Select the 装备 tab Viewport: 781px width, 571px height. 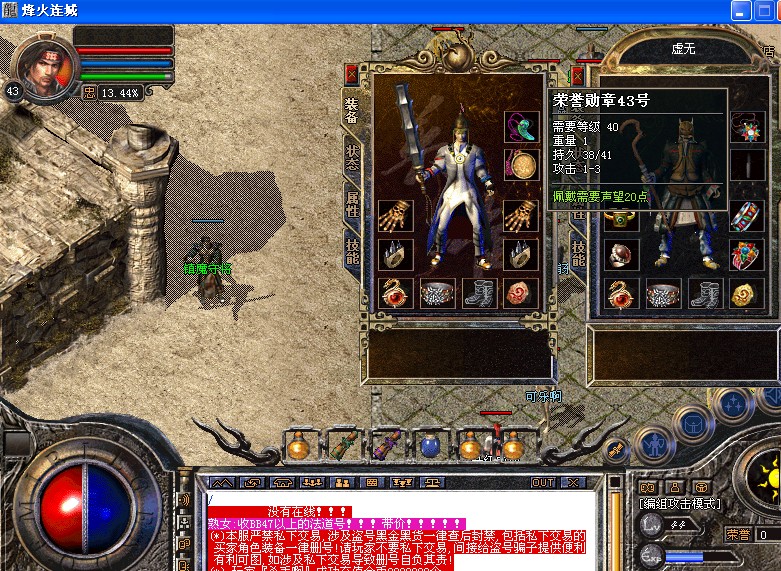tap(352, 110)
